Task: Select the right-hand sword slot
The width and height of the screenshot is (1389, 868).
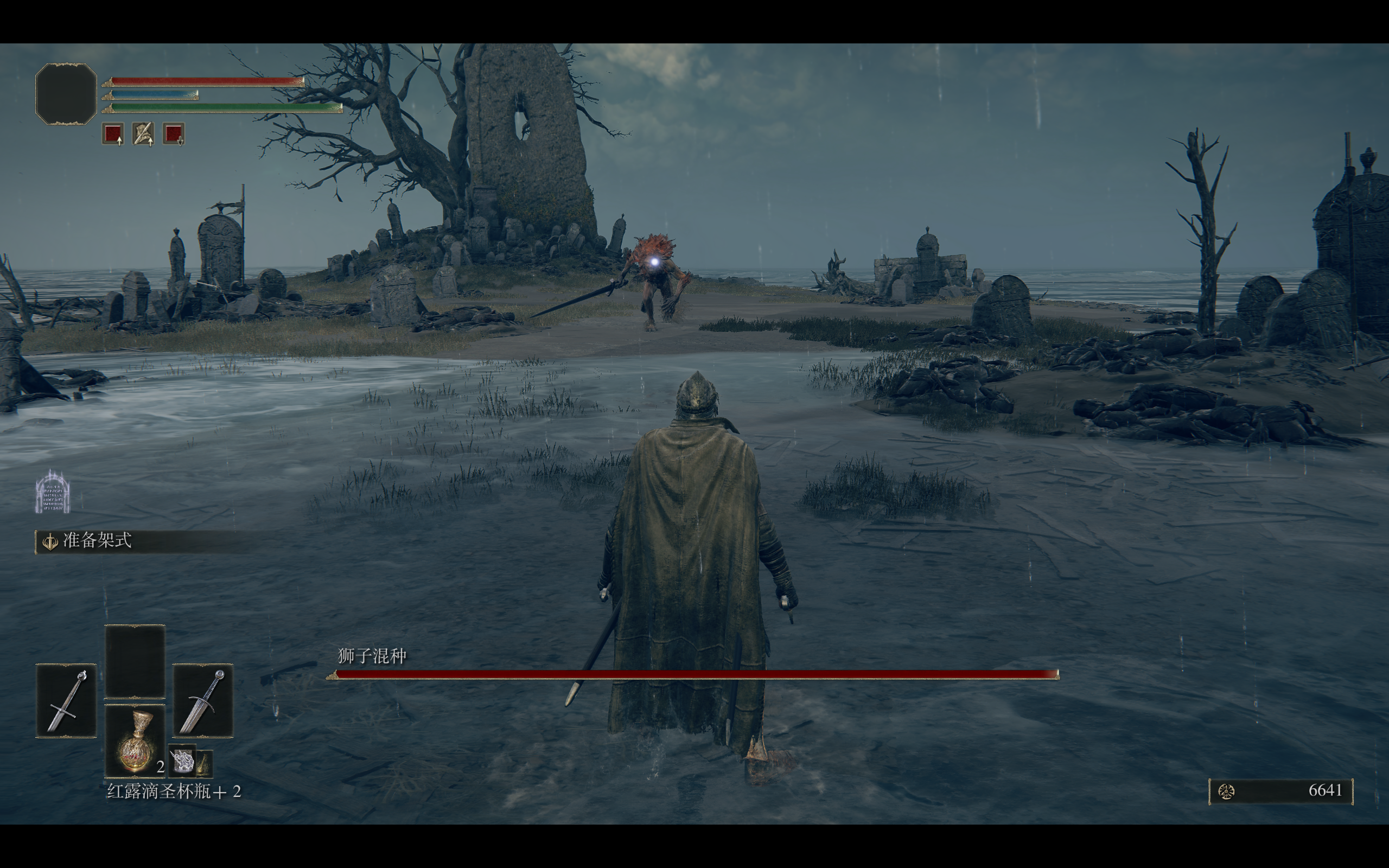Action: click(202, 700)
